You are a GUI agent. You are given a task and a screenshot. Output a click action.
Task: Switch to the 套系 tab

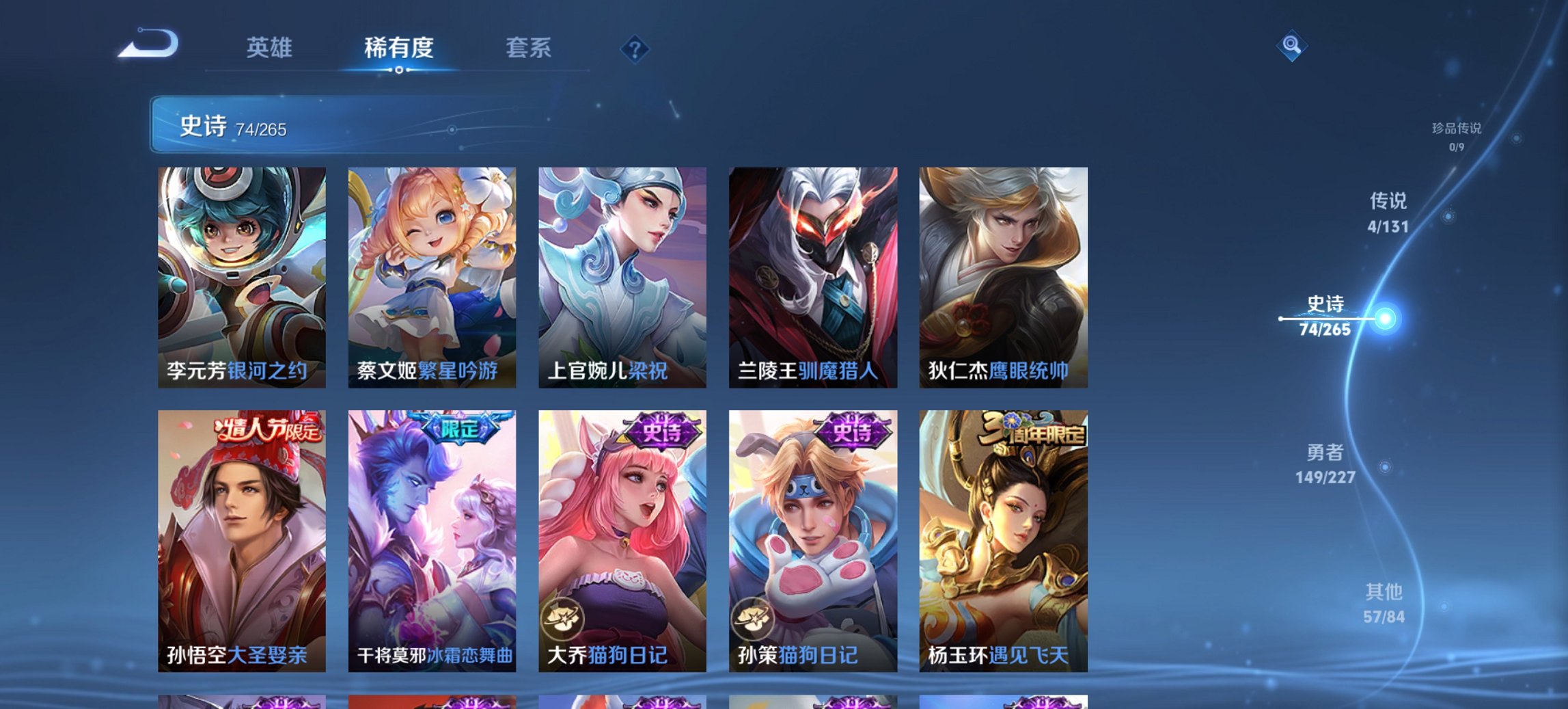point(527,48)
